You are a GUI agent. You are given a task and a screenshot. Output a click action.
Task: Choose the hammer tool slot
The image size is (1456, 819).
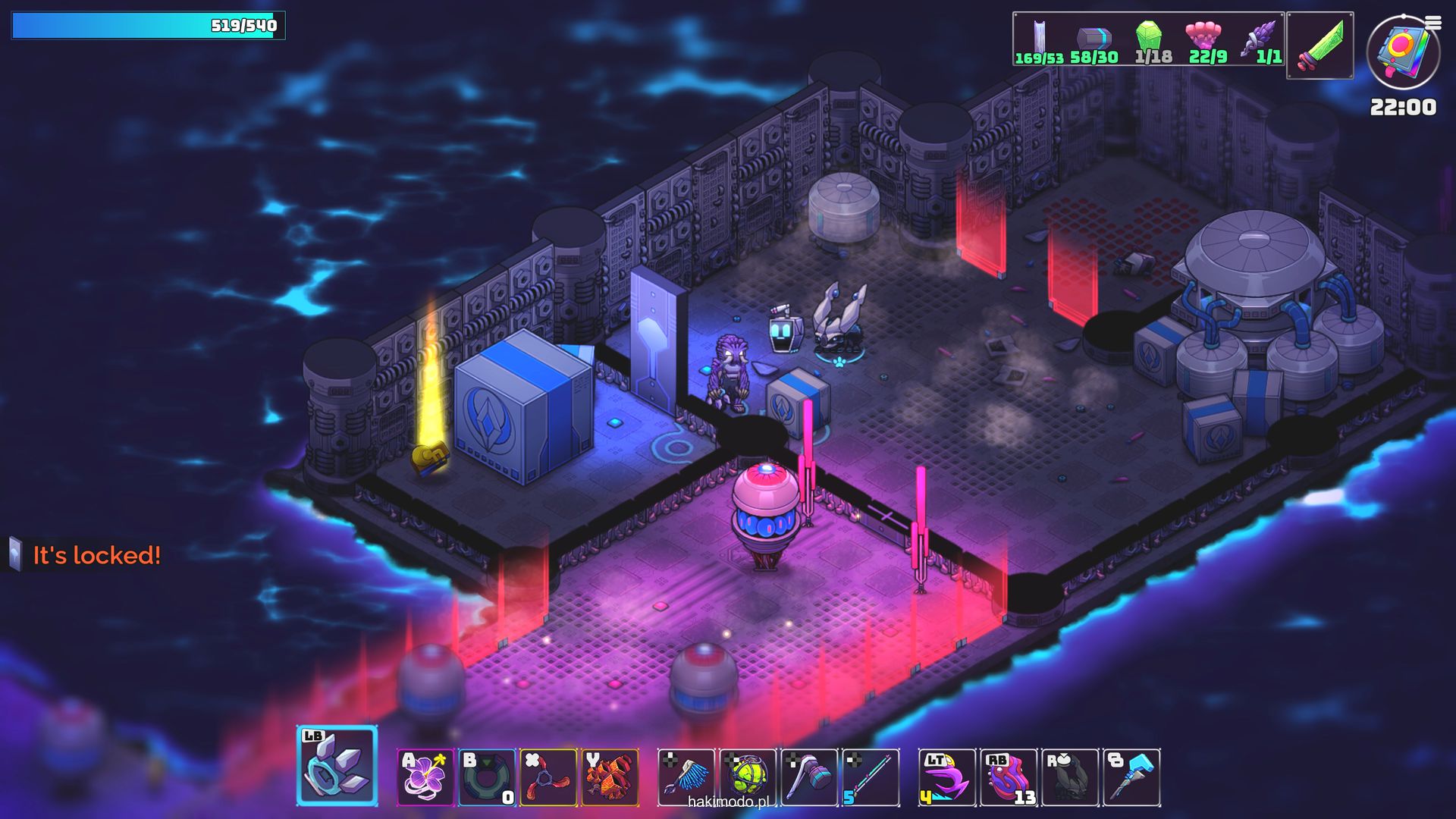pos(809,777)
